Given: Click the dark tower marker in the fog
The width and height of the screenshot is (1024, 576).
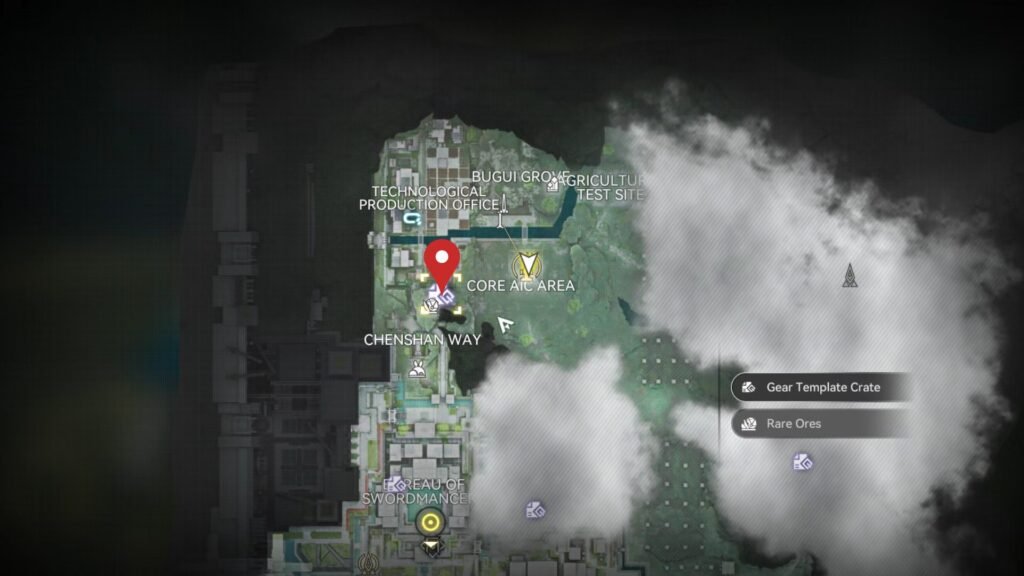Looking at the screenshot, I should tap(849, 275).
